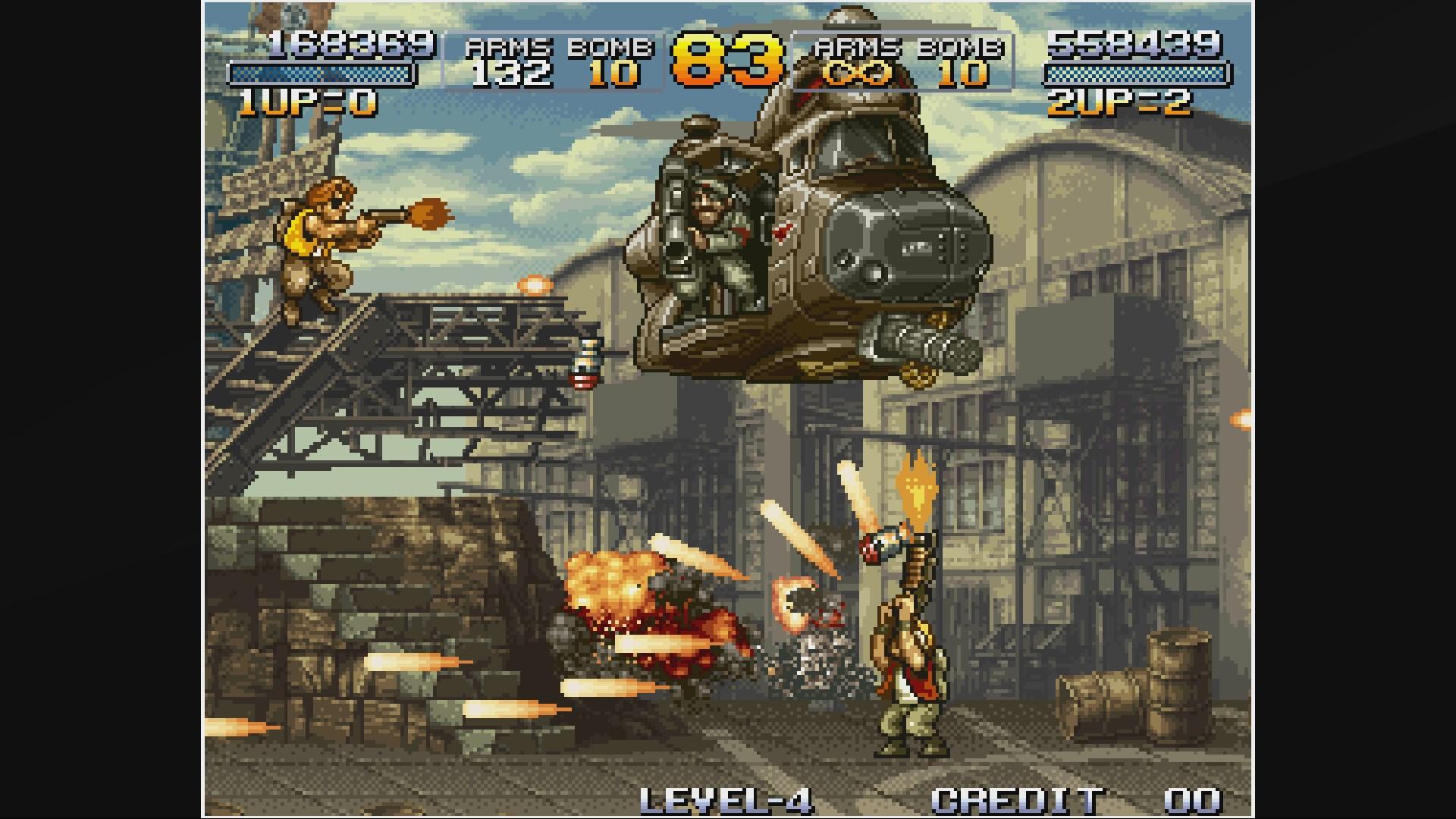Viewport: 1456px width, 819px height.
Task: Select the LEVEL-4 label at the bottom
Action: coord(728,798)
